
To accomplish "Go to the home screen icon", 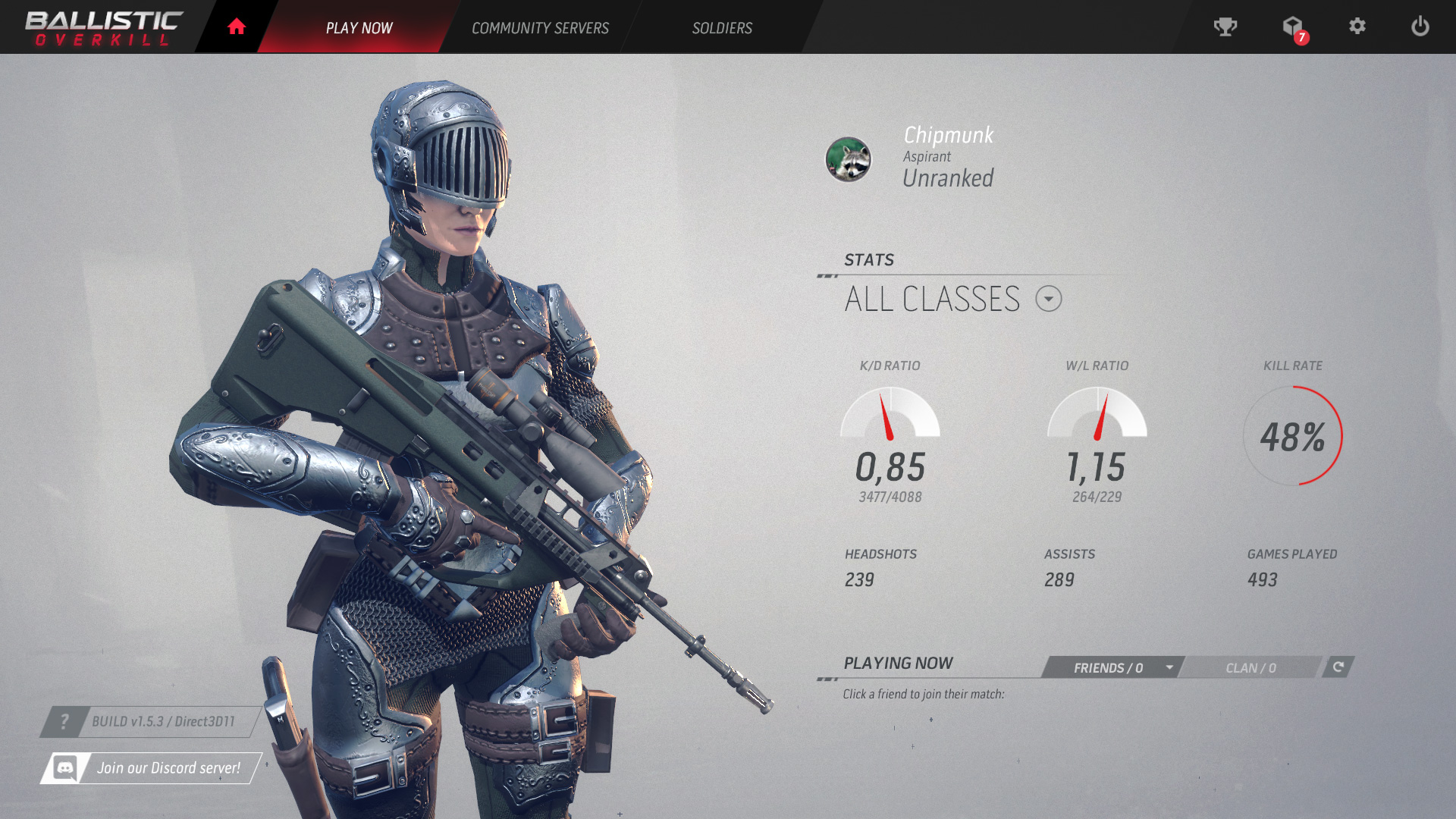I will pos(237,27).
